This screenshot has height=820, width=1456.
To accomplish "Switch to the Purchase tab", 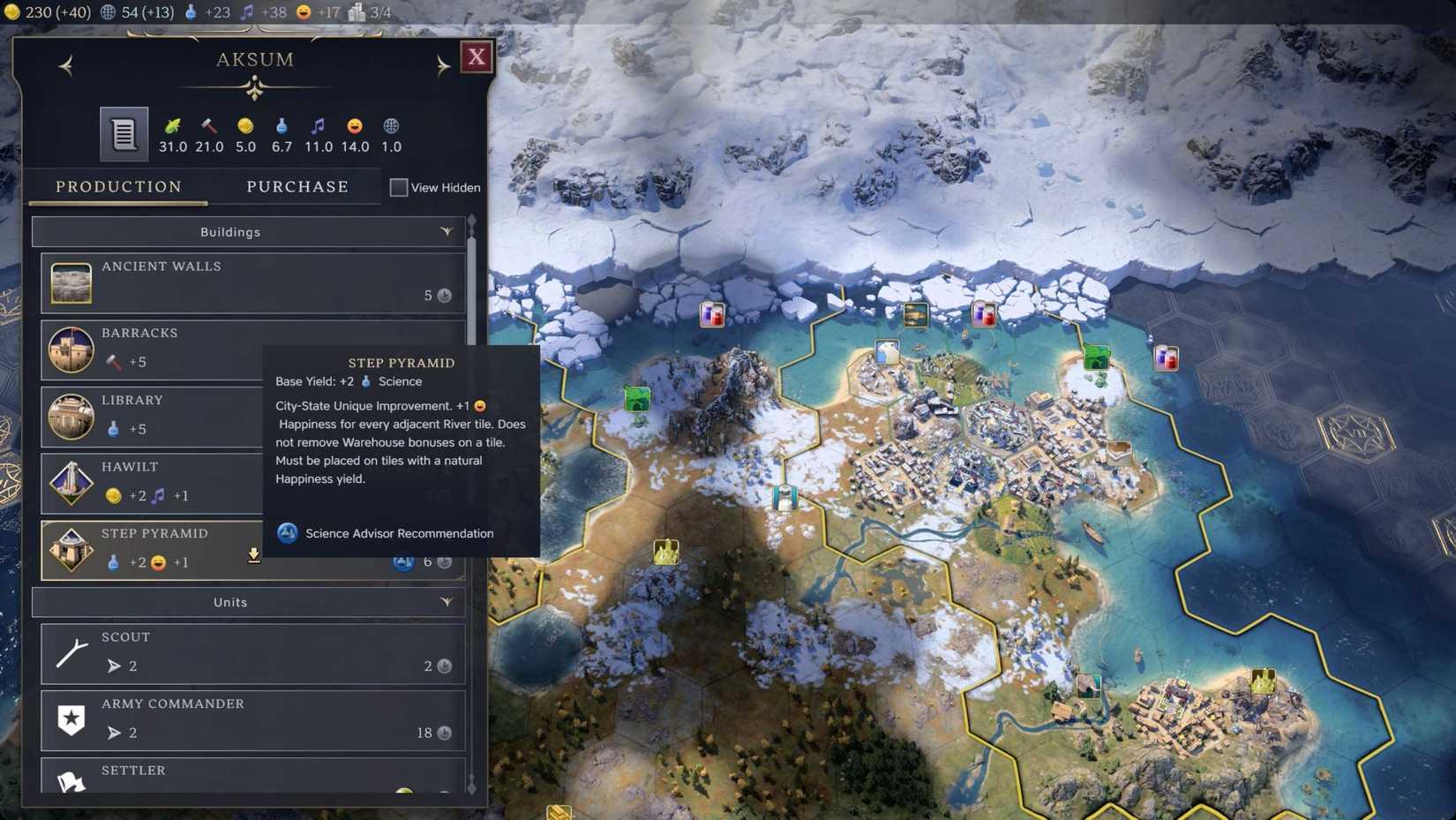I will pyautogui.click(x=297, y=186).
